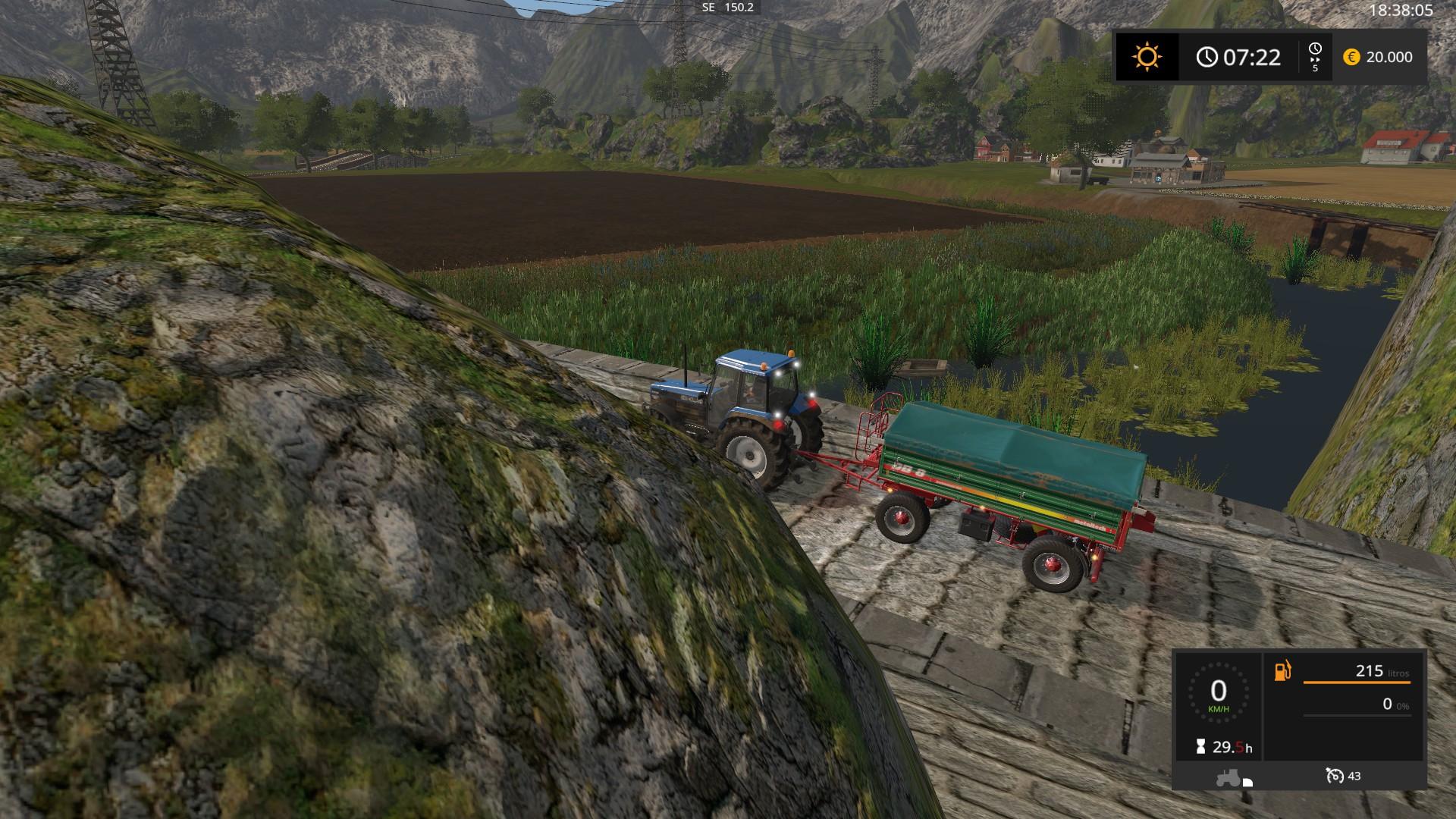Click the euro coin money icon
Viewport: 1456px width, 819px height.
coord(1351,57)
